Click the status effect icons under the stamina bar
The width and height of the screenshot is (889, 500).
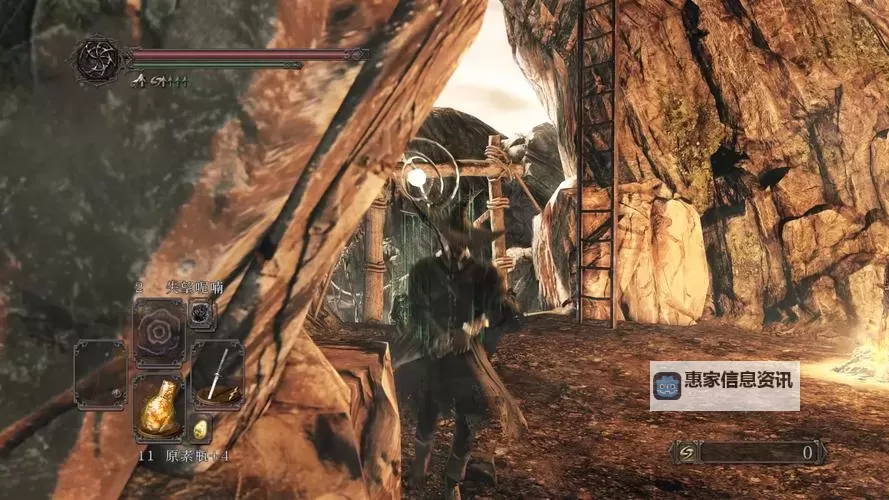coord(161,82)
